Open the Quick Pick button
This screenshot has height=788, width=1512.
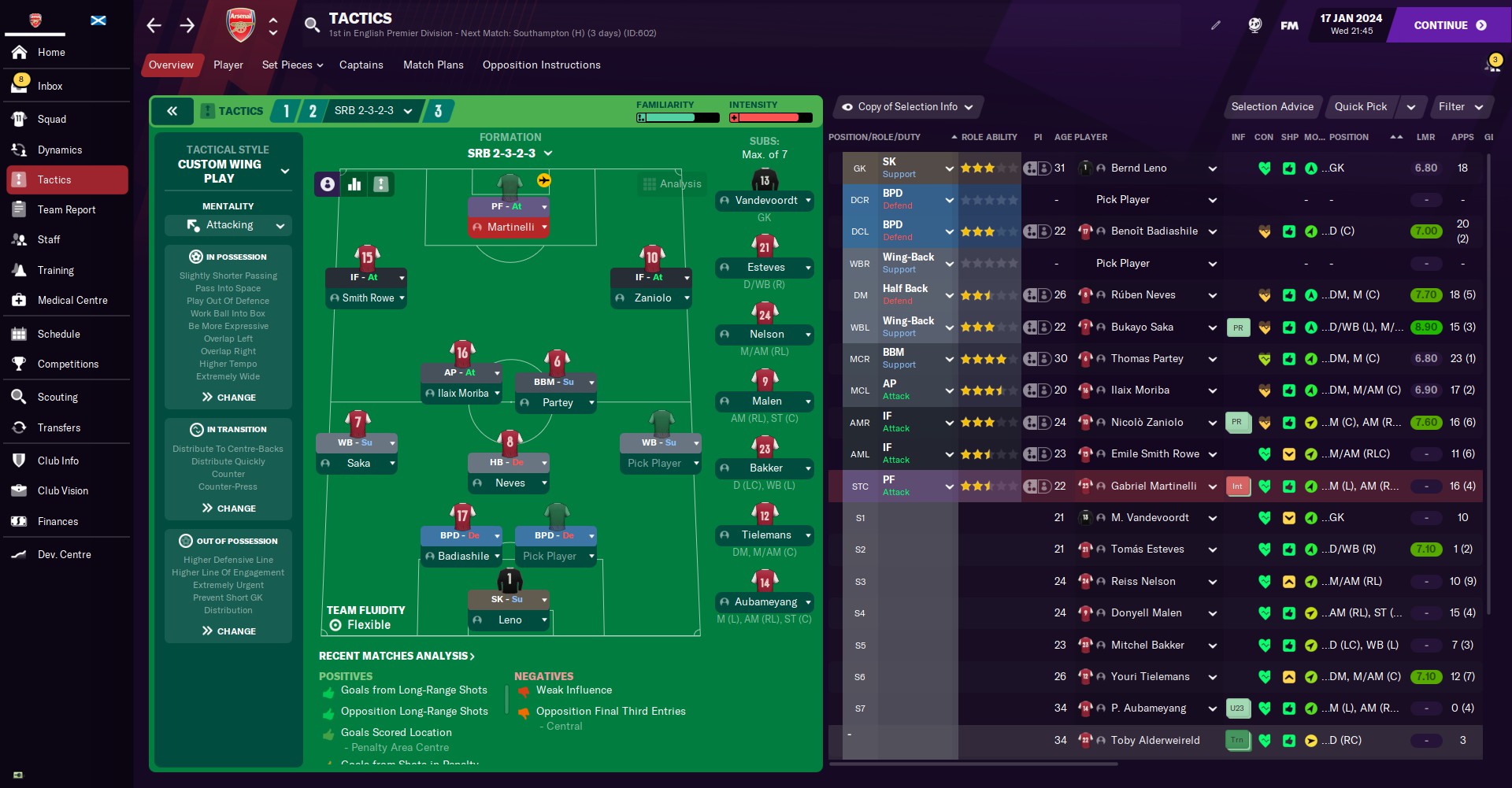(1361, 107)
